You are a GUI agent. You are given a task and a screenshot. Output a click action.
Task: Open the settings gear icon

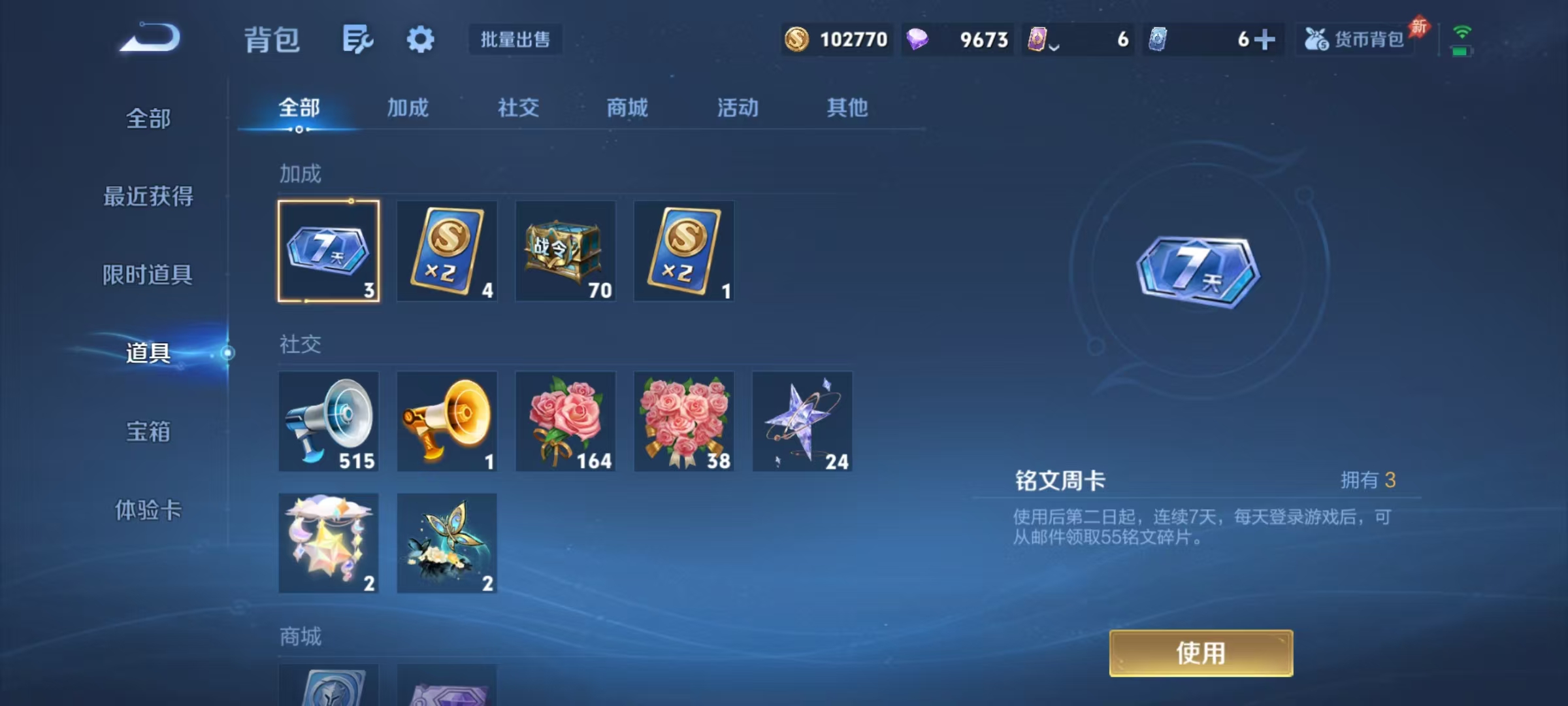(x=421, y=39)
